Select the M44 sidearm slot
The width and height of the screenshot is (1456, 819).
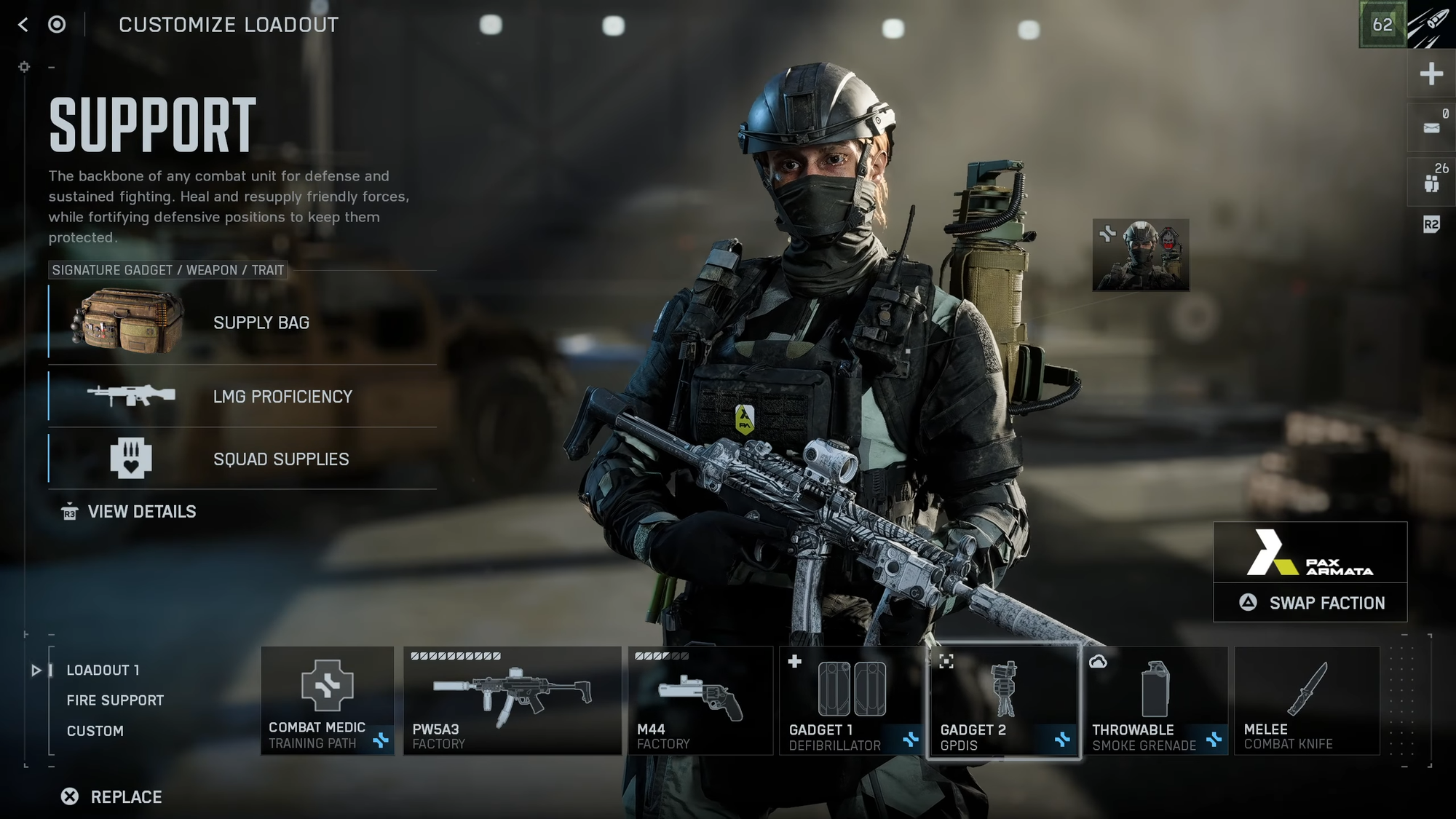coord(700,700)
